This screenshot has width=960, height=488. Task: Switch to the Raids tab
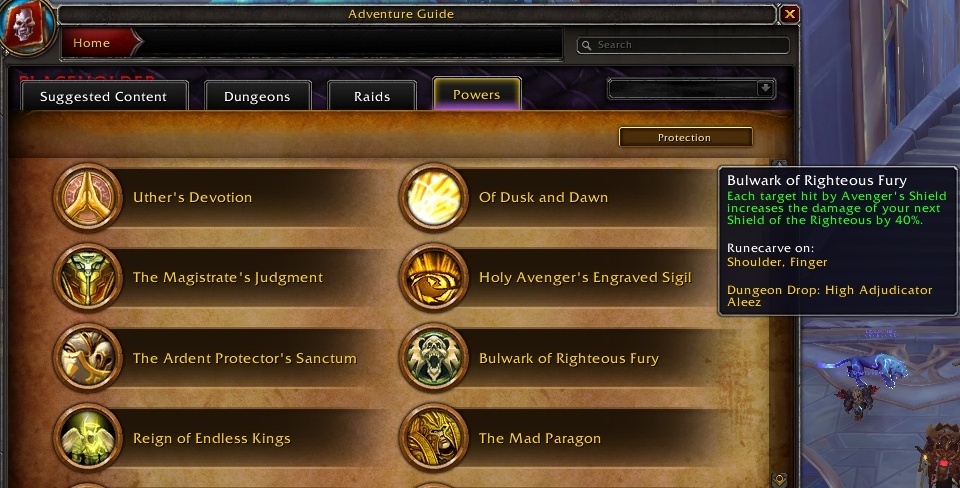372,96
